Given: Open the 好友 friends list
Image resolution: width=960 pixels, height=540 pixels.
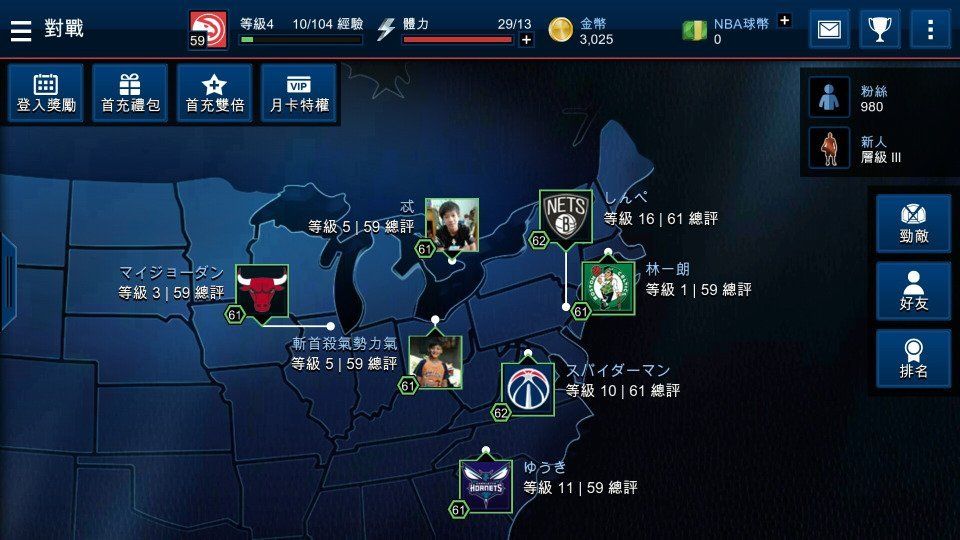Looking at the screenshot, I should (x=914, y=291).
